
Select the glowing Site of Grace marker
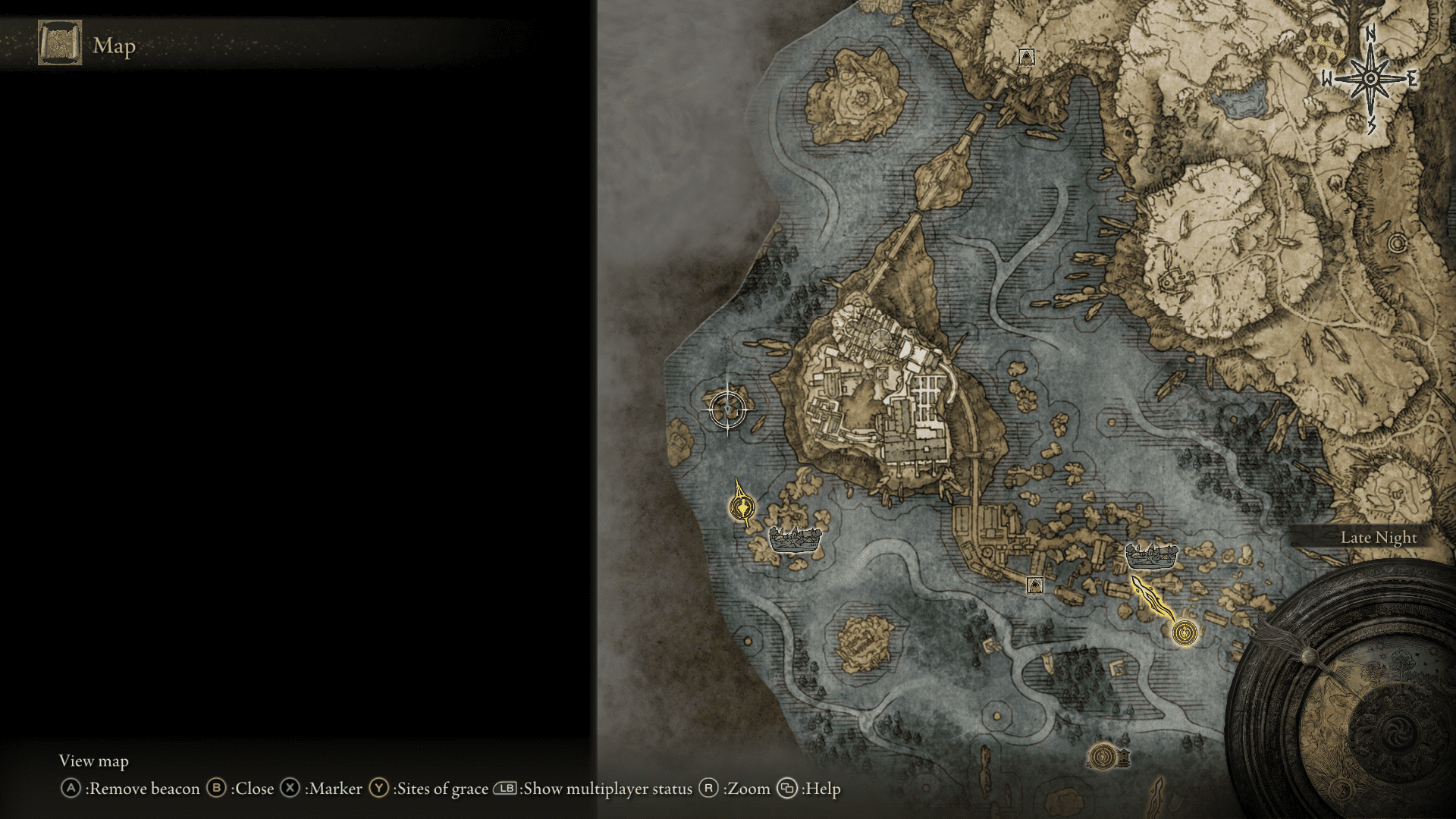pos(1185,632)
